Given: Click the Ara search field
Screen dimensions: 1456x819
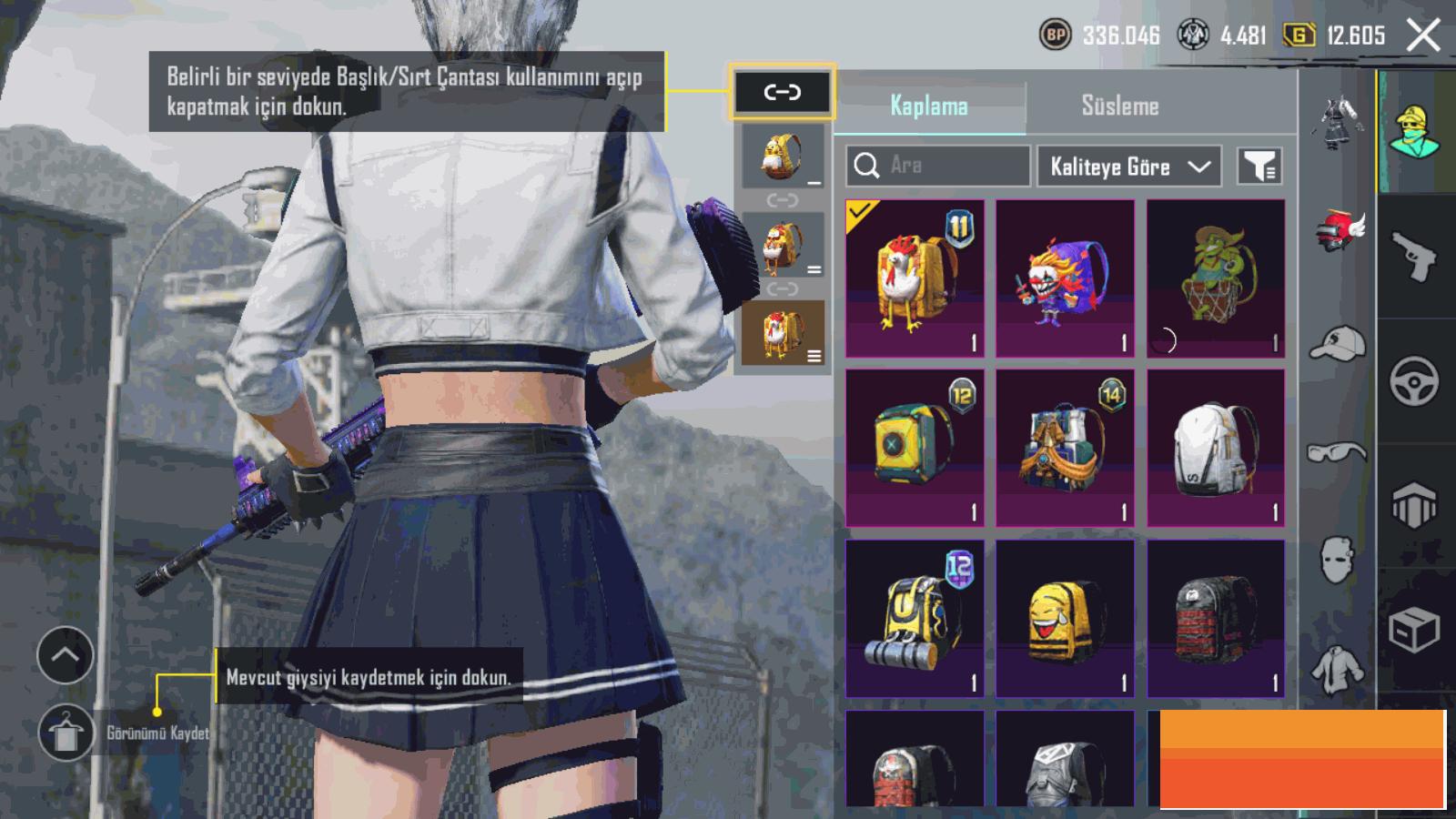Looking at the screenshot, I should pyautogui.click(x=938, y=166).
